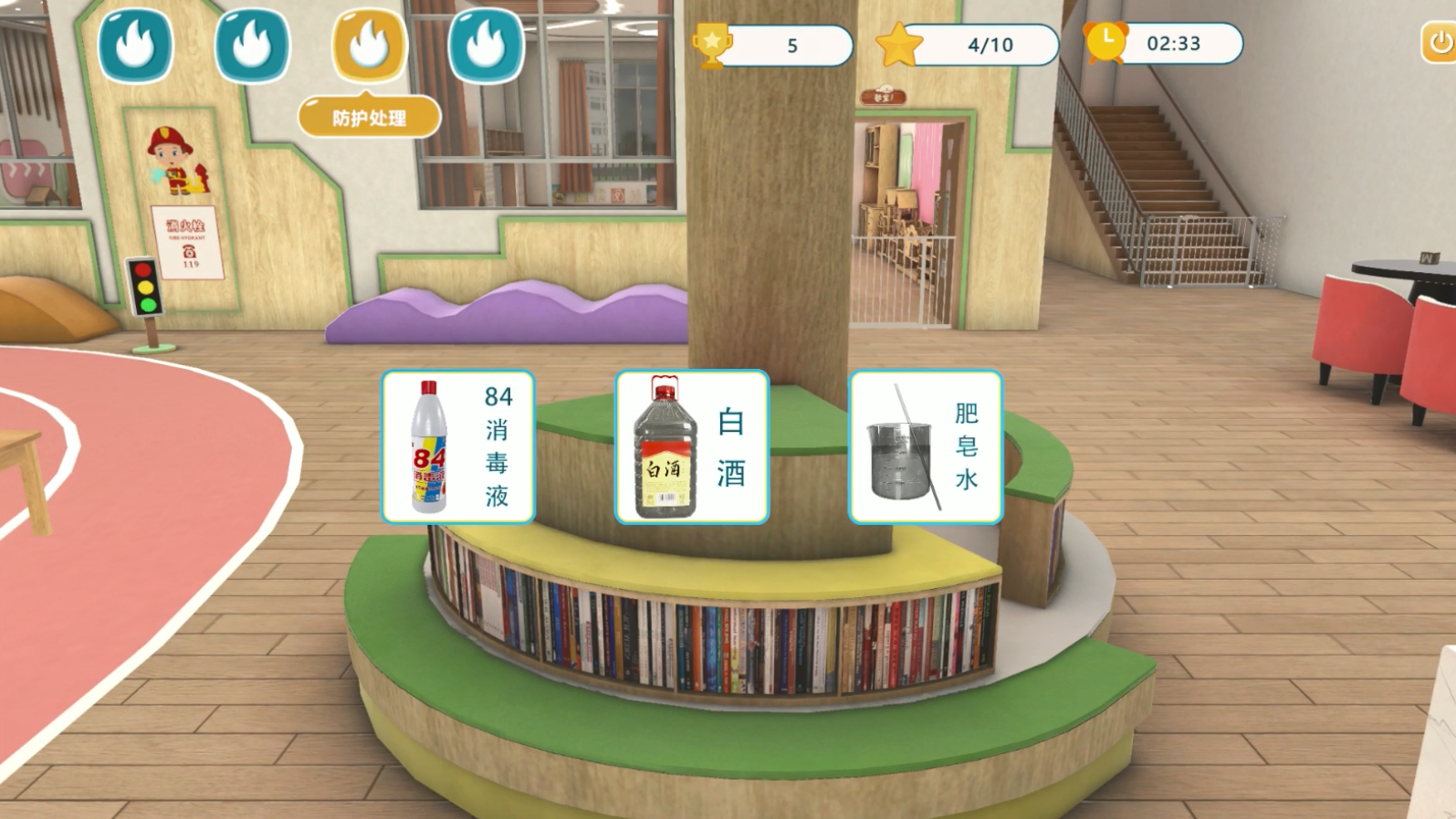Select the second flame stage icon

tap(251, 43)
